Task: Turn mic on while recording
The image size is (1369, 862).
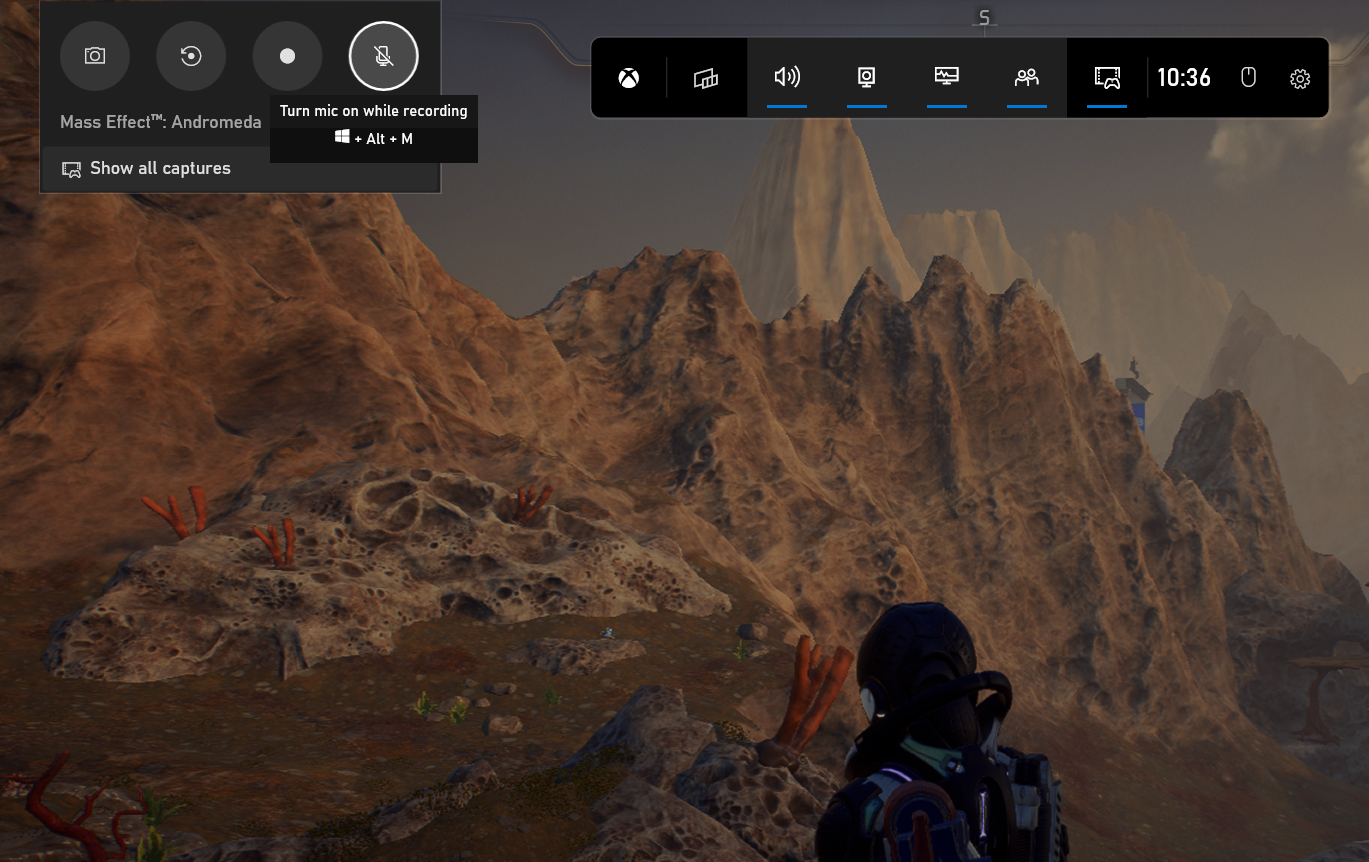Action: (383, 56)
